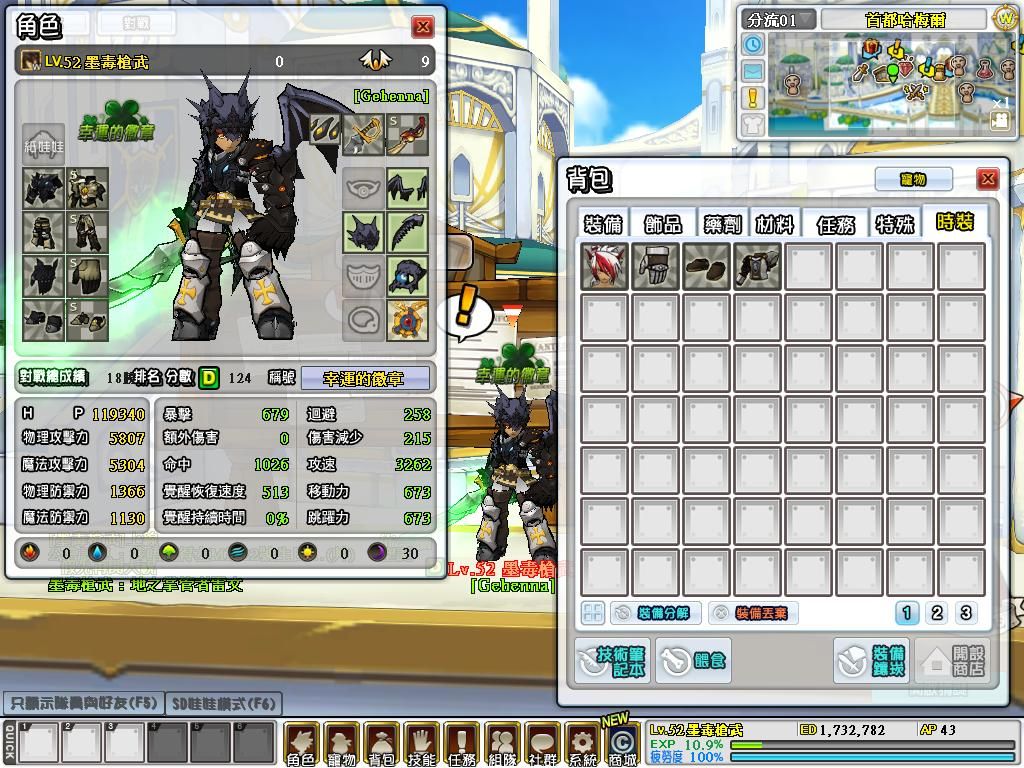Open the 分流01 channel dropdown

pos(780,19)
